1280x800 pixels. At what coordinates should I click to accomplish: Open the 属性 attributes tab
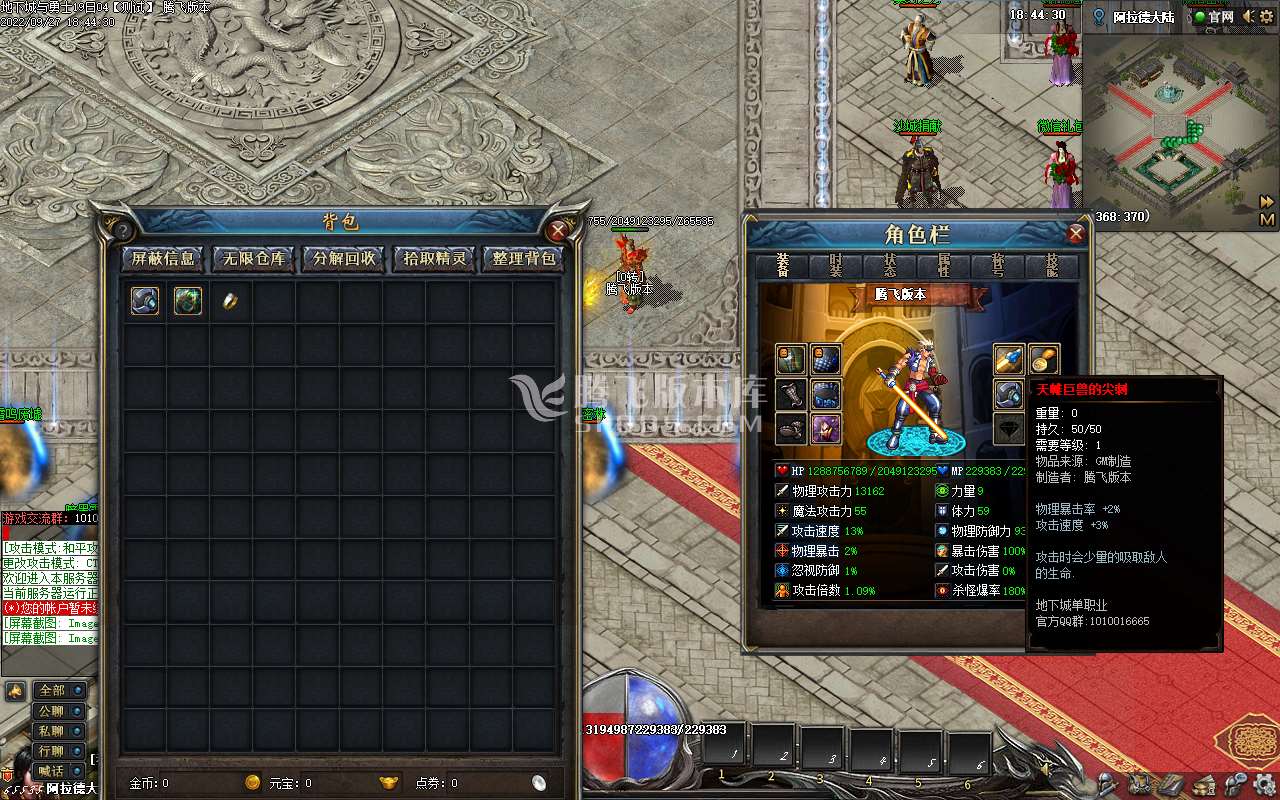tap(944, 266)
